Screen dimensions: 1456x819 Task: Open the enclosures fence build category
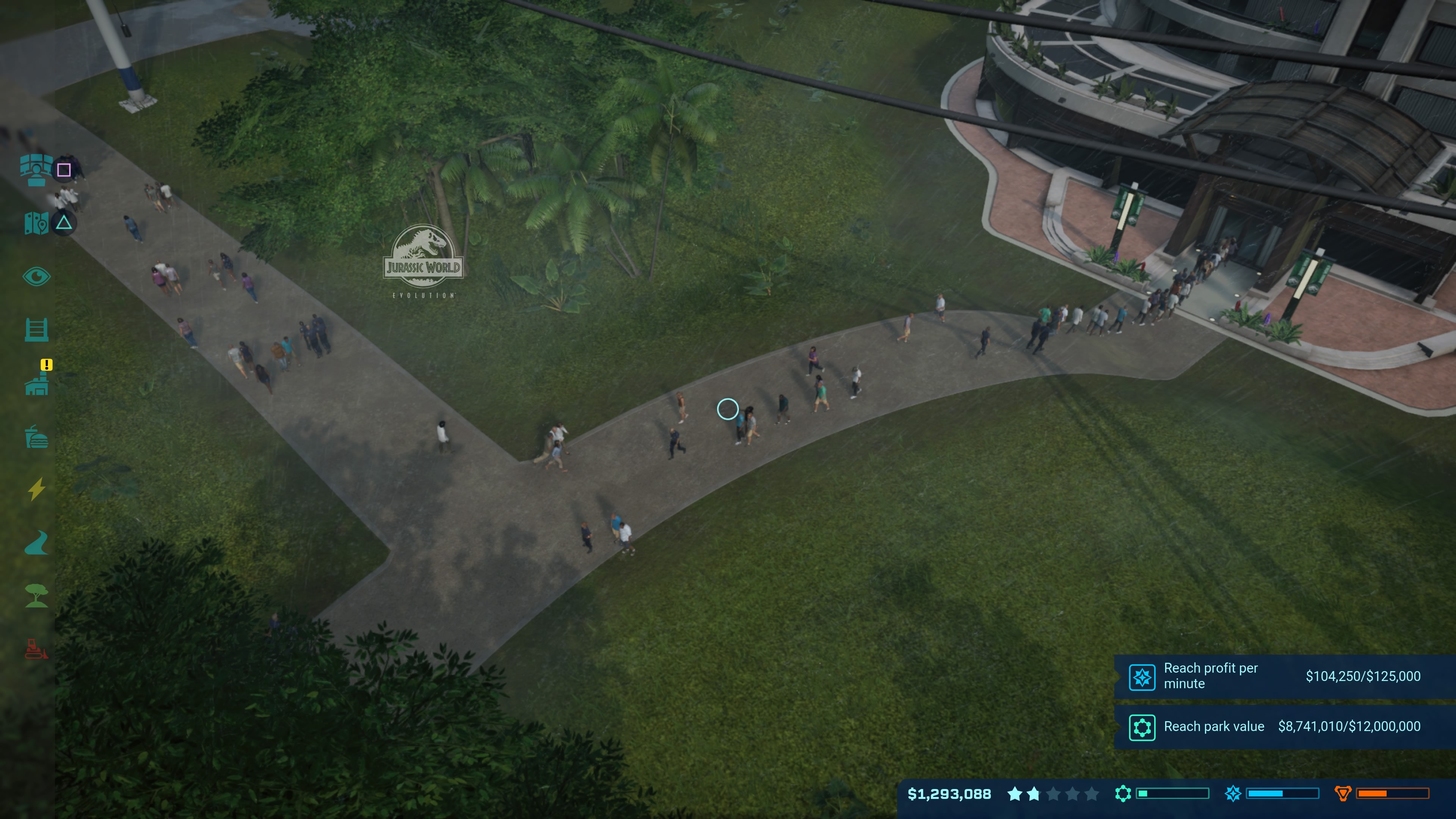(36, 329)
